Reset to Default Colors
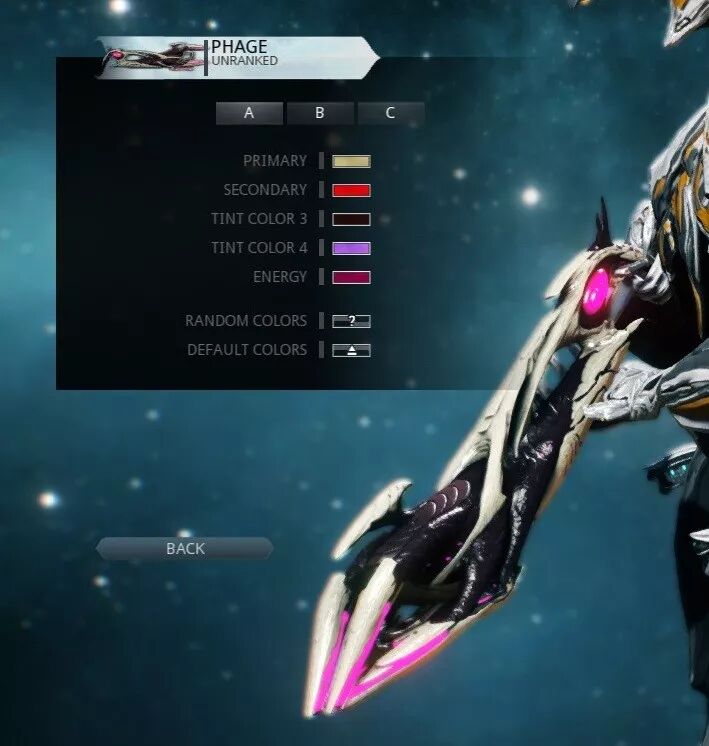709x746 pixels. (x=351, y=350)
